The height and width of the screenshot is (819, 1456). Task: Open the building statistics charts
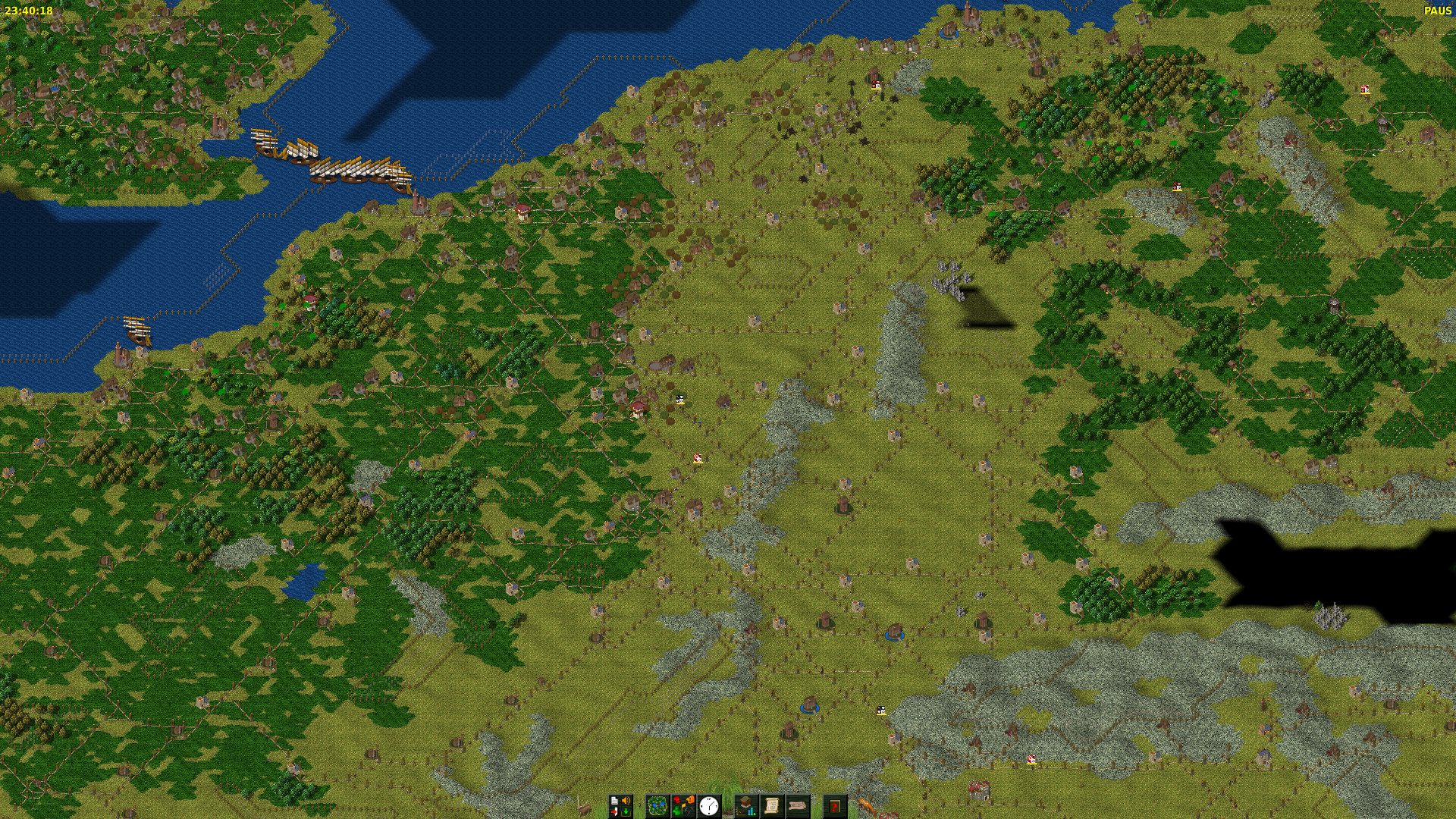click(746, 805)
